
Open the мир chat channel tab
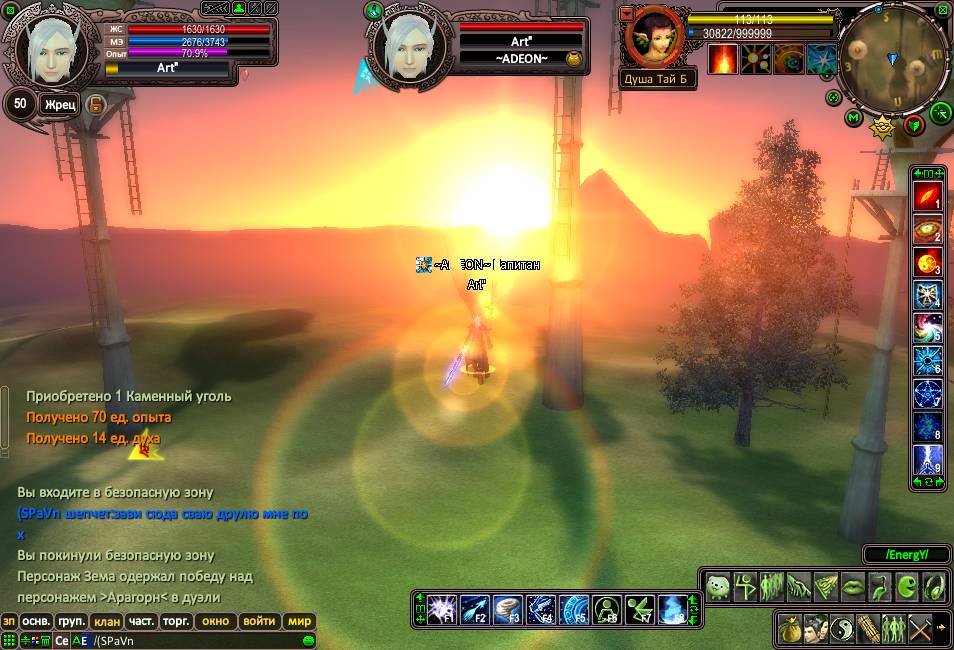pyautogui.click(x=300, y=621)
